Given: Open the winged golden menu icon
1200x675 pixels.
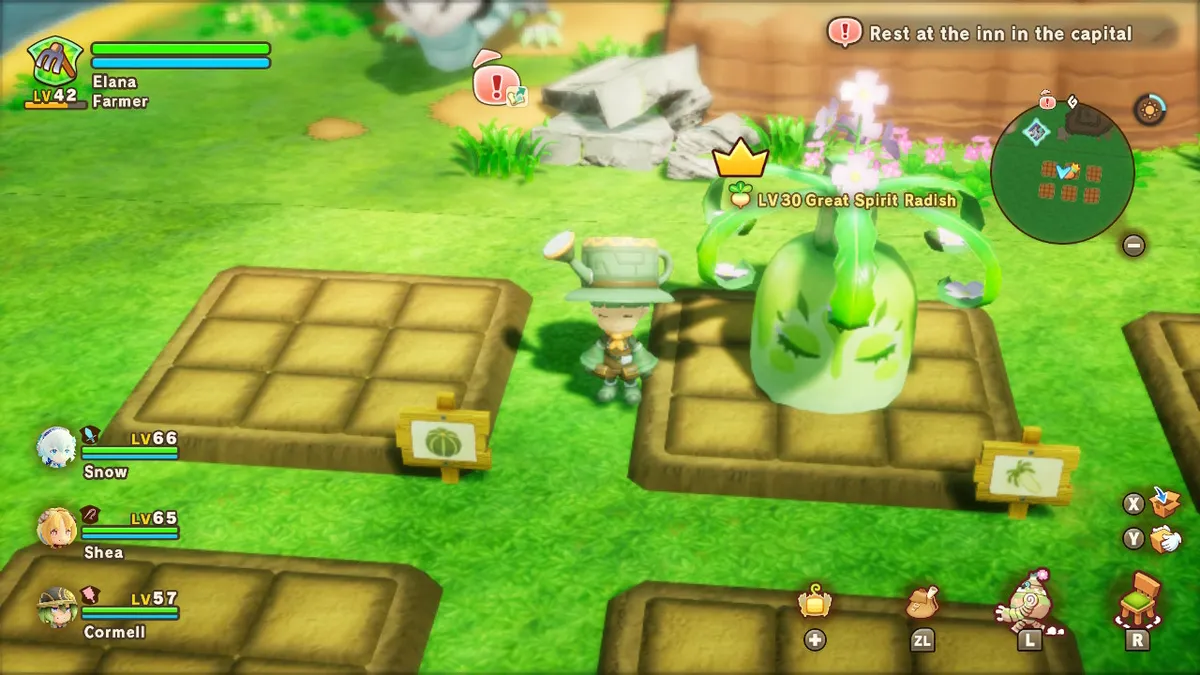Looking at the screenshot, I should click(815, 602).
